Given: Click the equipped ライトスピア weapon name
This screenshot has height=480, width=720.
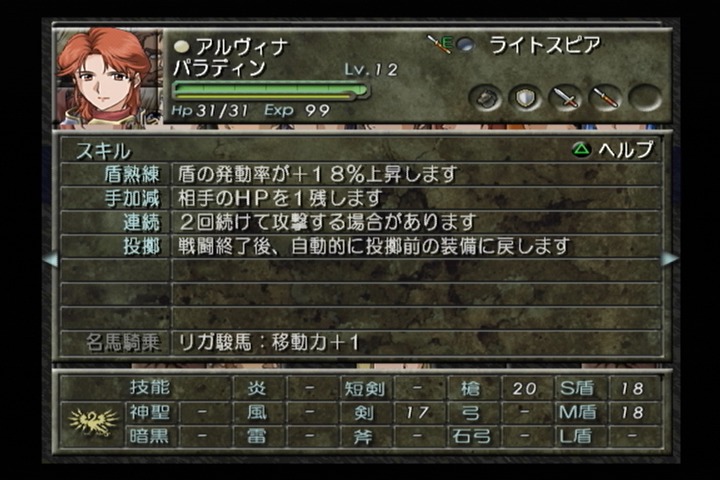Looking at the screenshot, I should pyautogui.click(x=544, y=45).
